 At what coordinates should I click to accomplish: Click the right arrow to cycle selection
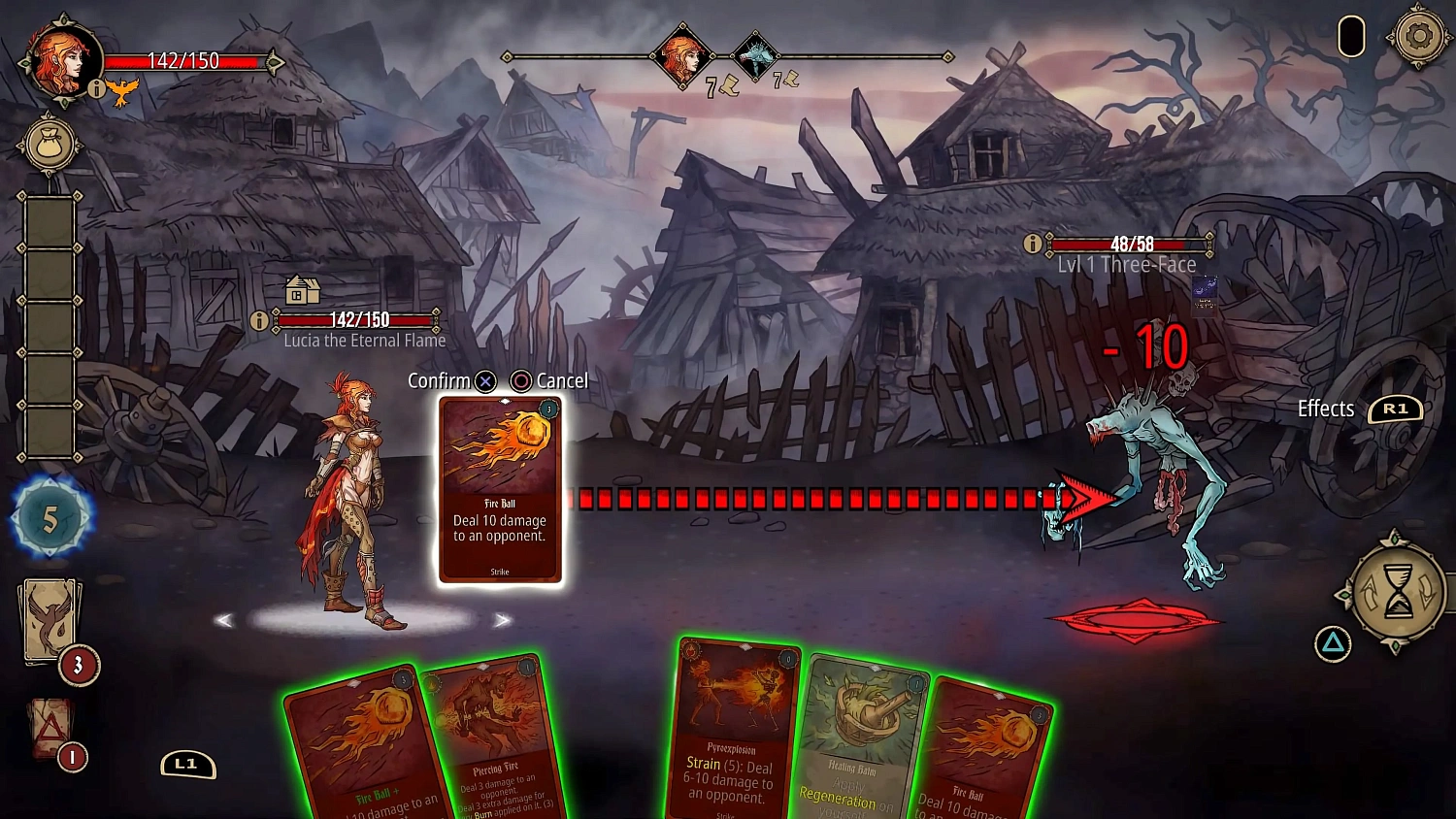(x=503, y=619)
